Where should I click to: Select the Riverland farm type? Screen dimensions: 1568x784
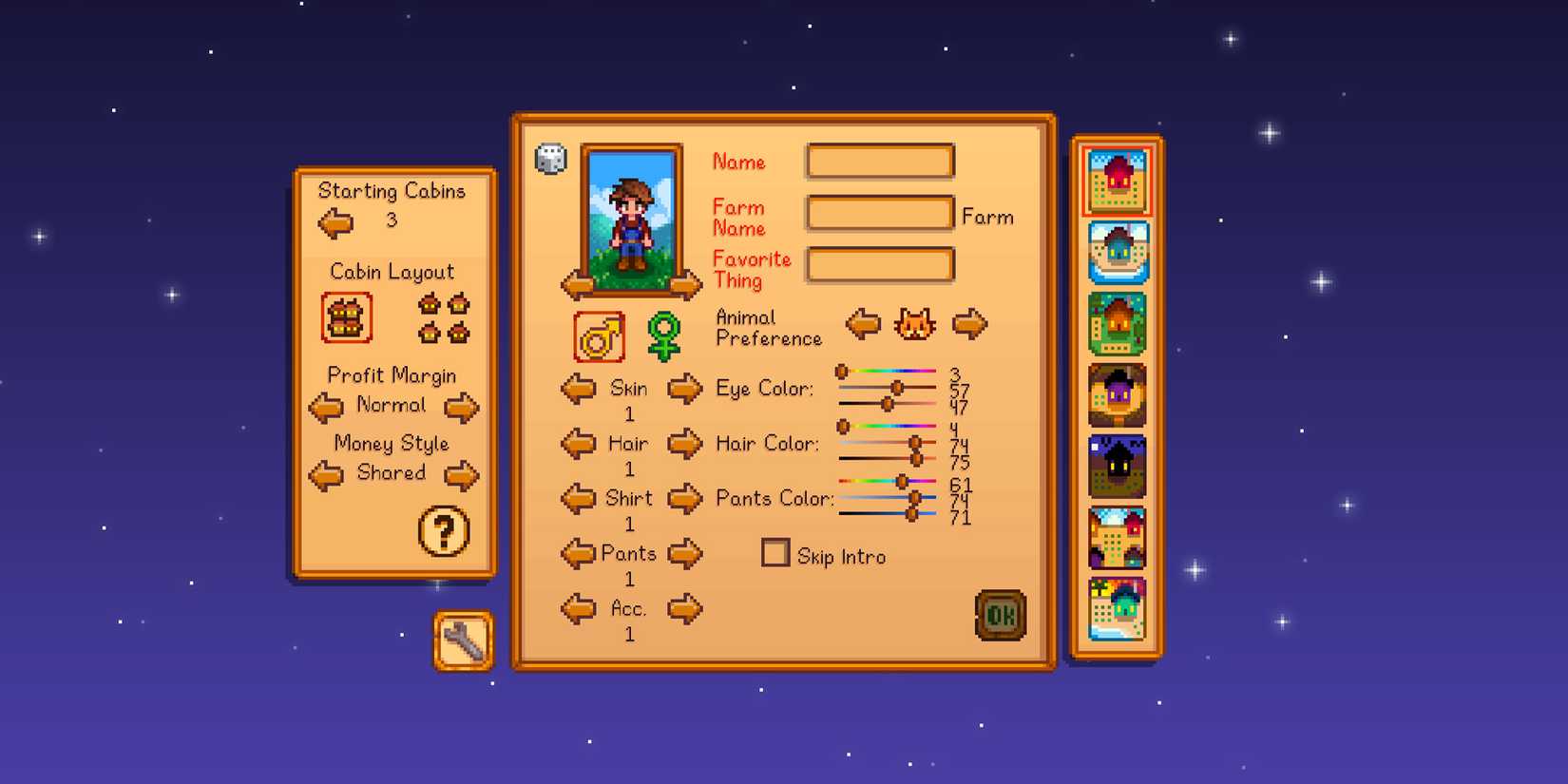click(1117, 252)
